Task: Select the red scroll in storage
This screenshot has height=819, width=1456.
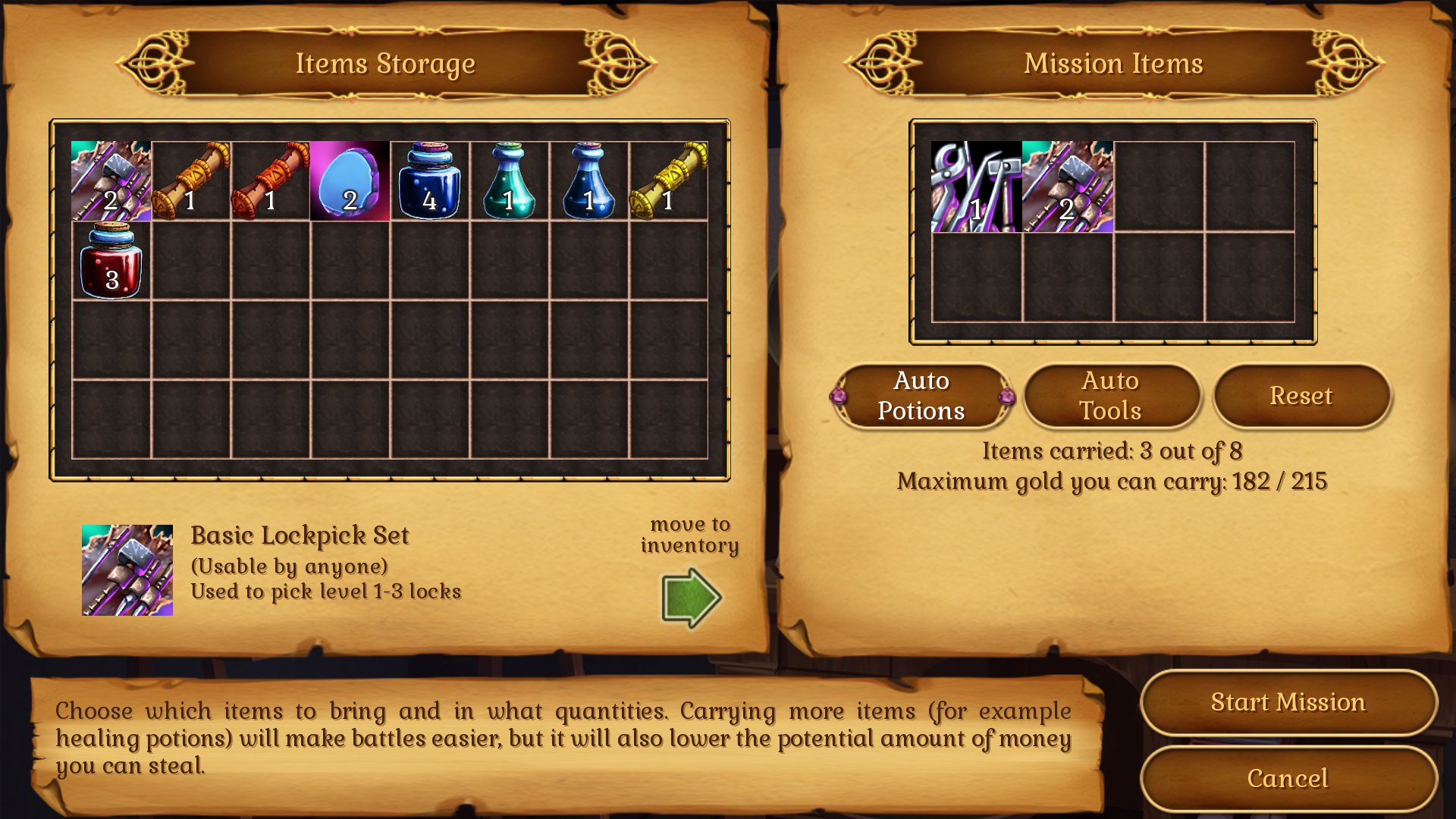Action: pos(269,180)
